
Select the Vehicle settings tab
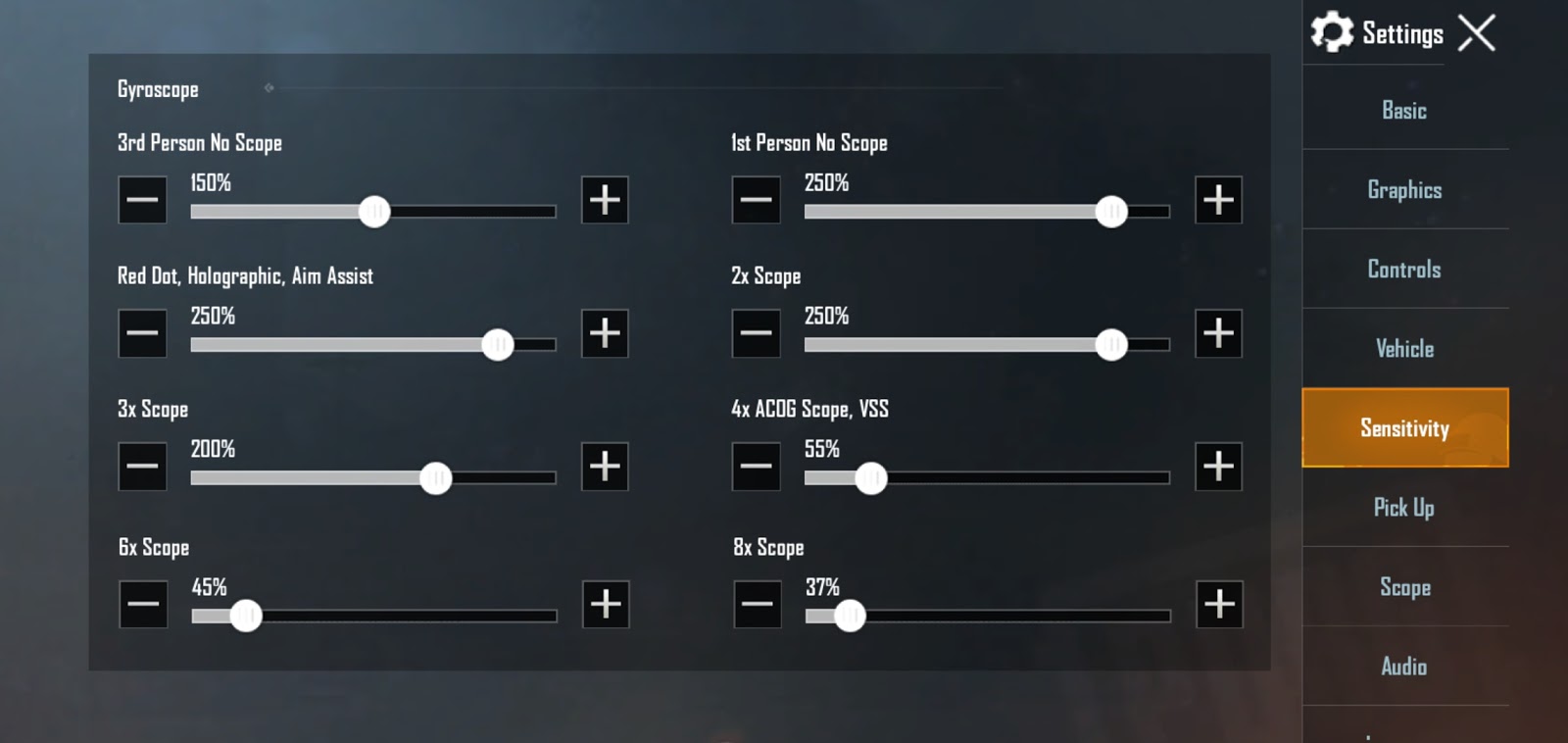(1404, 348)
